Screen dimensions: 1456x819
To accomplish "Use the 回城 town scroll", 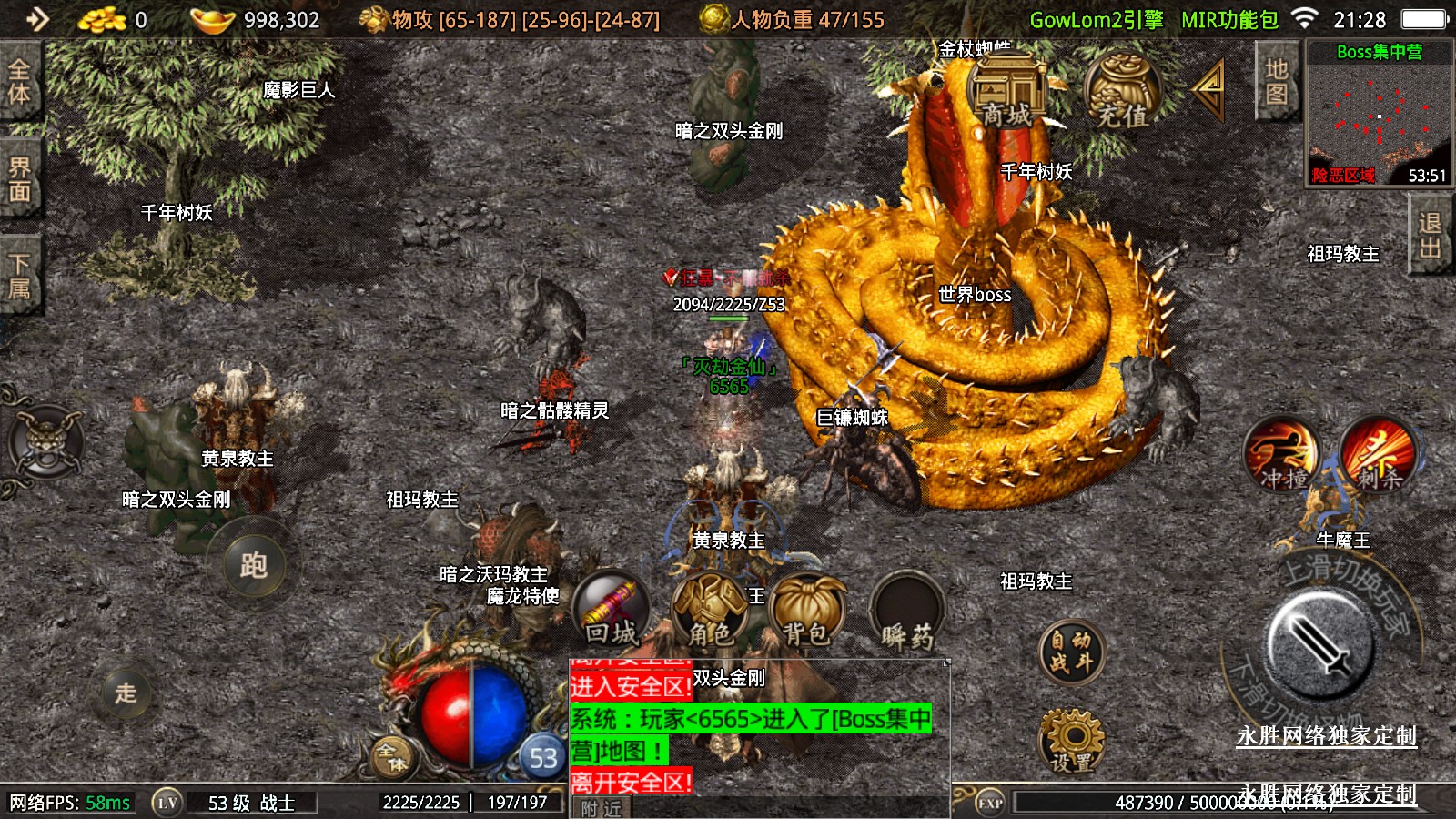I will (x=612, y=610).
